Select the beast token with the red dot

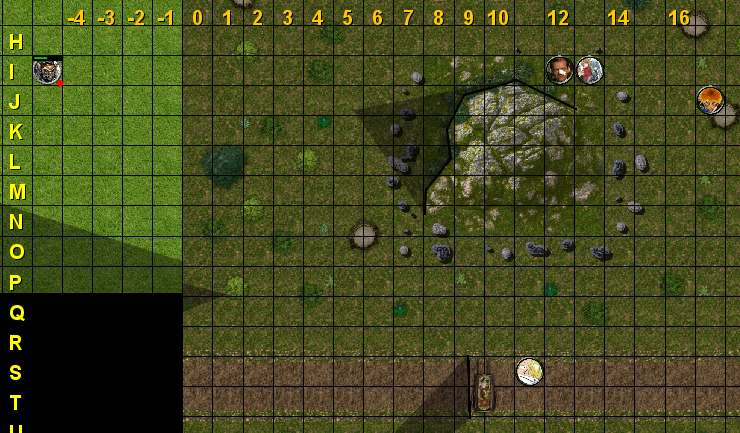point(47,71)
